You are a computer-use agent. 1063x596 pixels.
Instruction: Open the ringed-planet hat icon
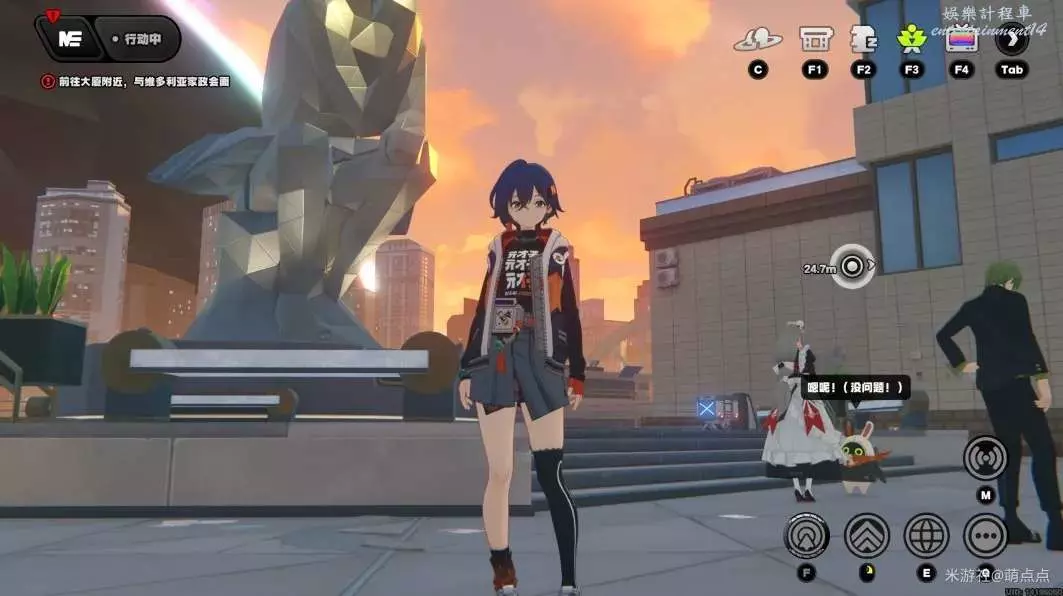(757, 40)
